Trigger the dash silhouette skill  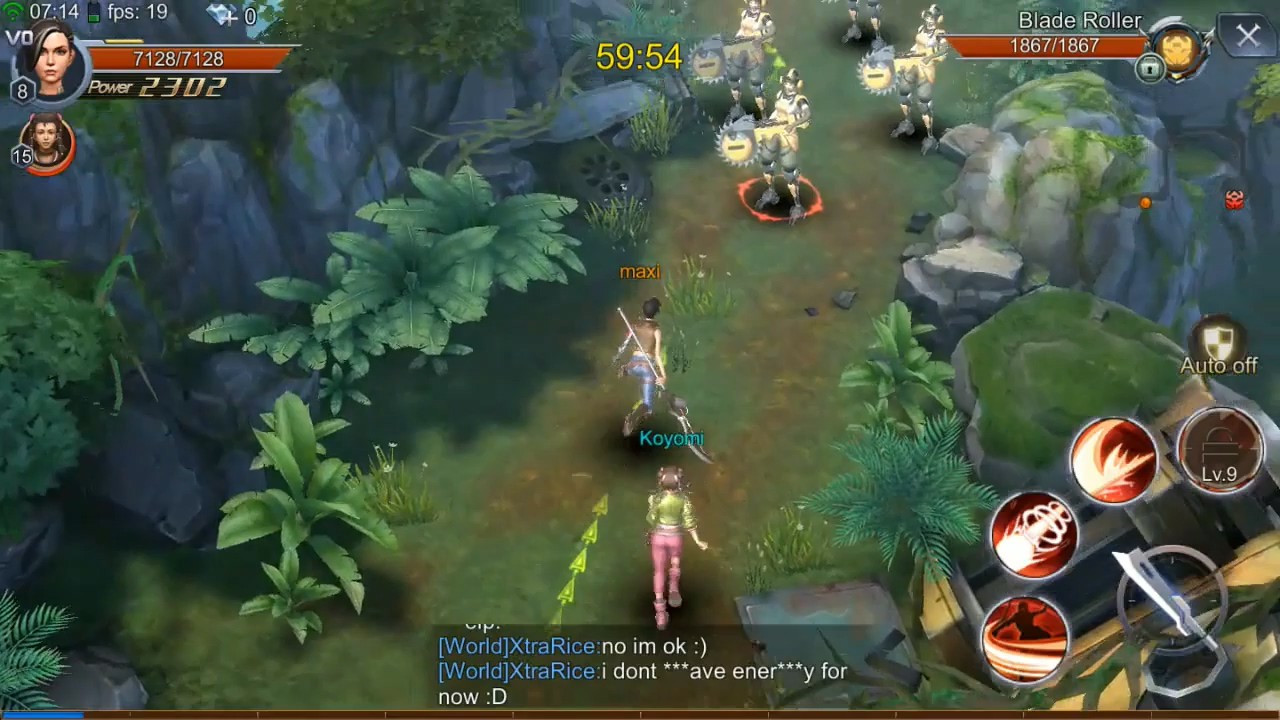(1025, 640)
